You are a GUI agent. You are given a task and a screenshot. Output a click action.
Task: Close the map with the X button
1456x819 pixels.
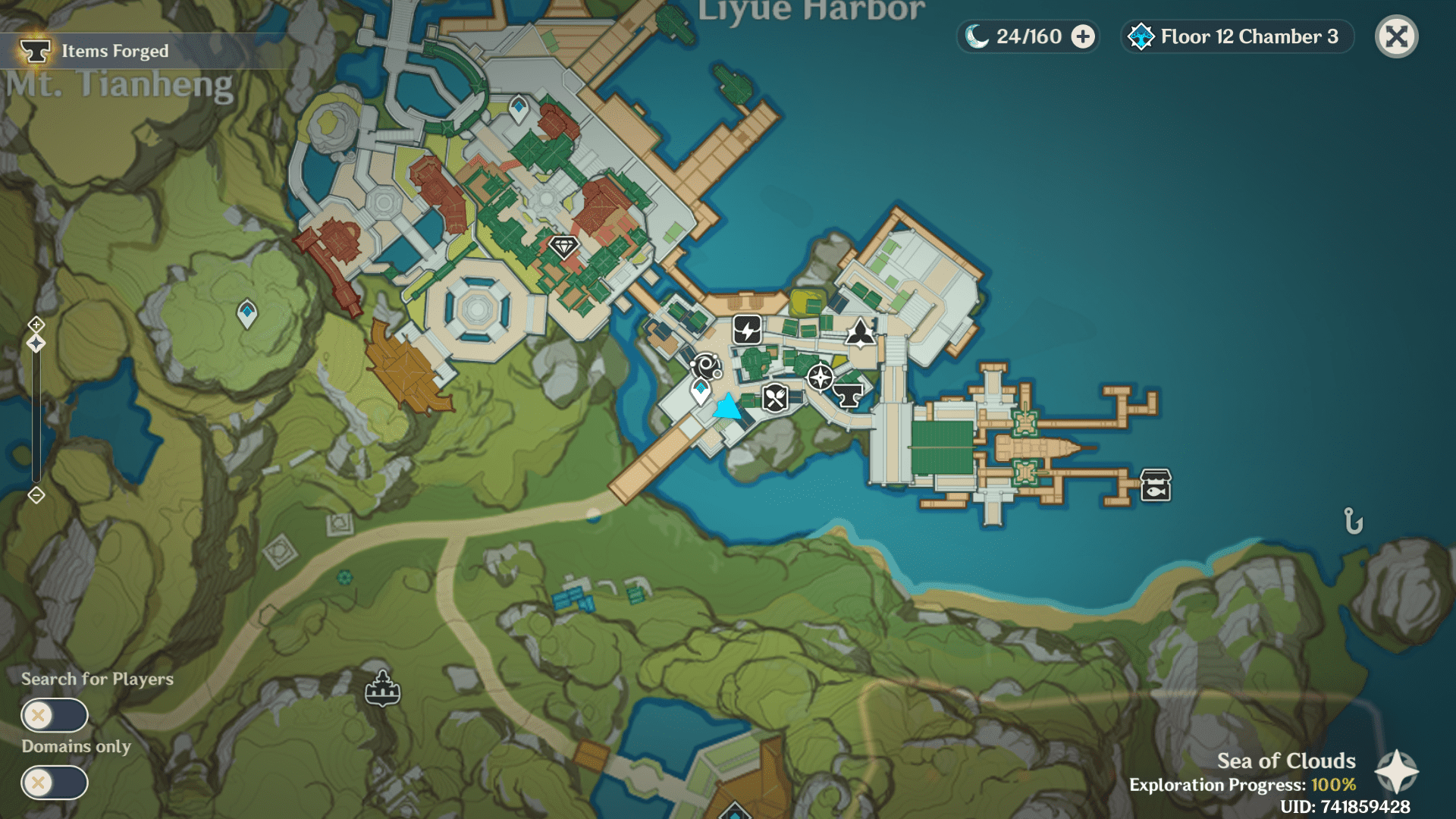point(1396,36)
